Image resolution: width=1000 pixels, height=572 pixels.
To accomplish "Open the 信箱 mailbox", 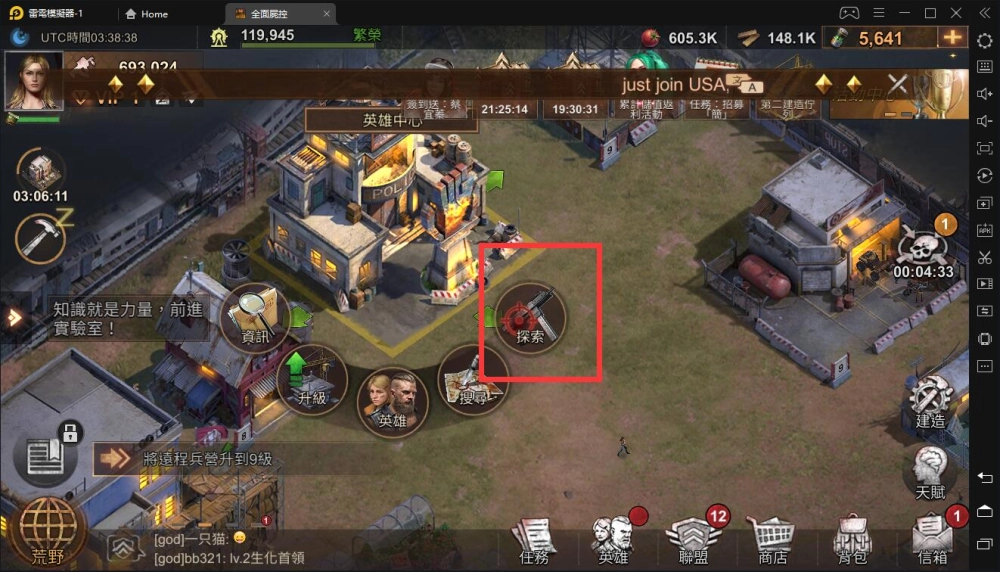I will (932, 541).
